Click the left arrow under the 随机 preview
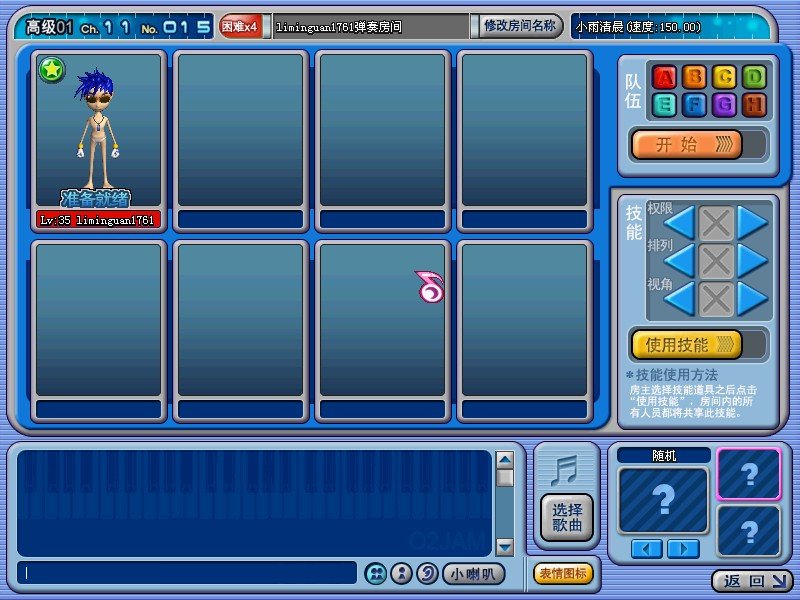 (646, 548)
